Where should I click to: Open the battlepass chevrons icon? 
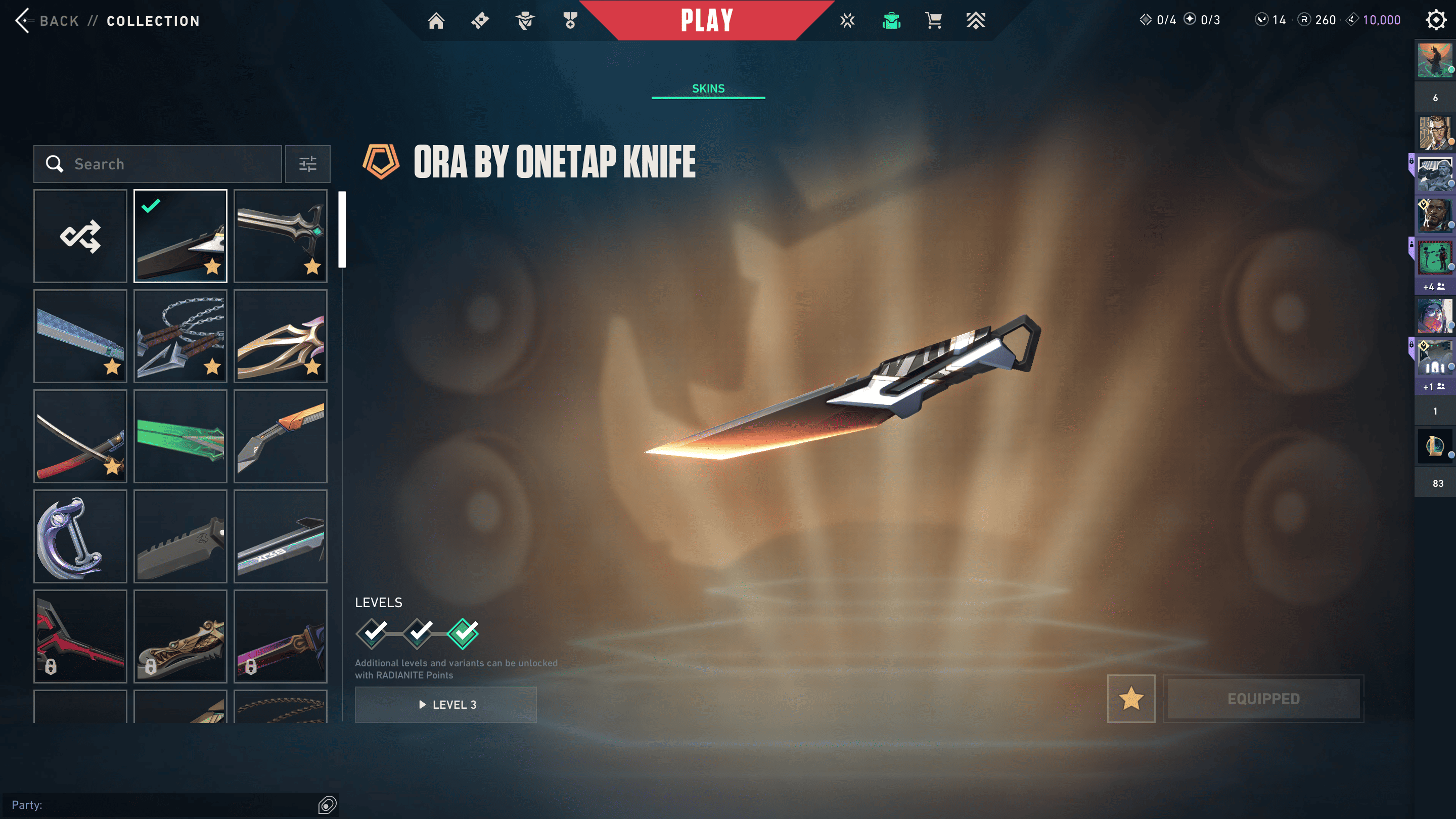click(x=976, y=21)
